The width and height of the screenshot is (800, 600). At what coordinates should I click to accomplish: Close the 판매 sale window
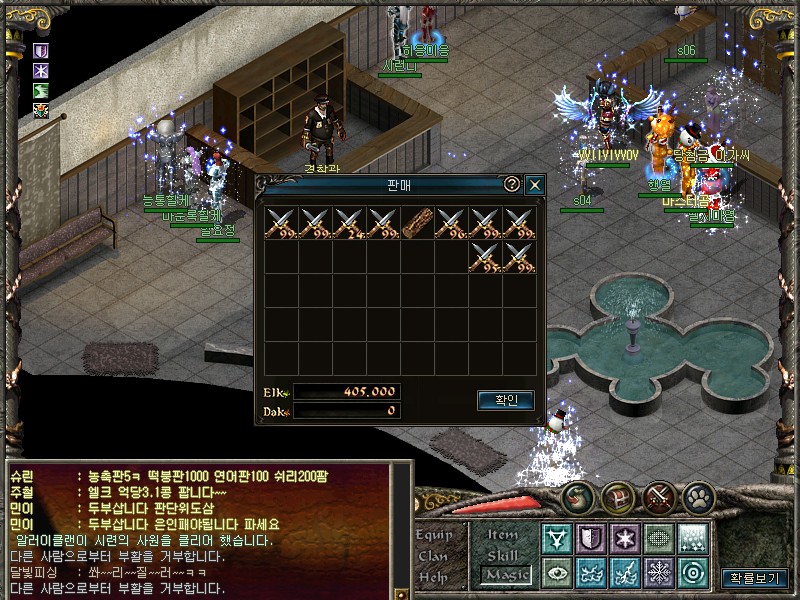click(x=535, y=185)
